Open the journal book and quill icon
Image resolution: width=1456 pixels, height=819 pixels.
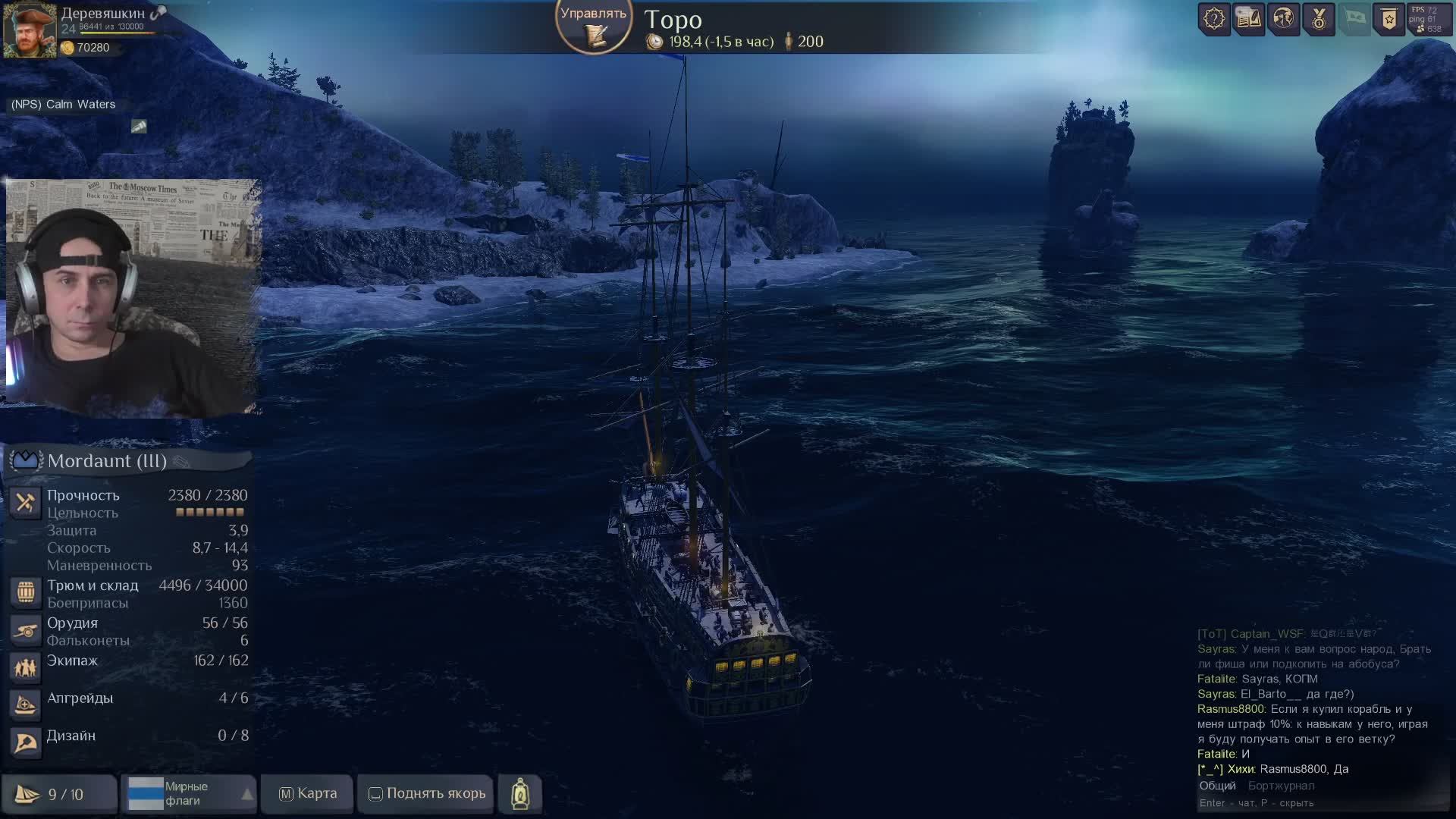point(1248,19)
